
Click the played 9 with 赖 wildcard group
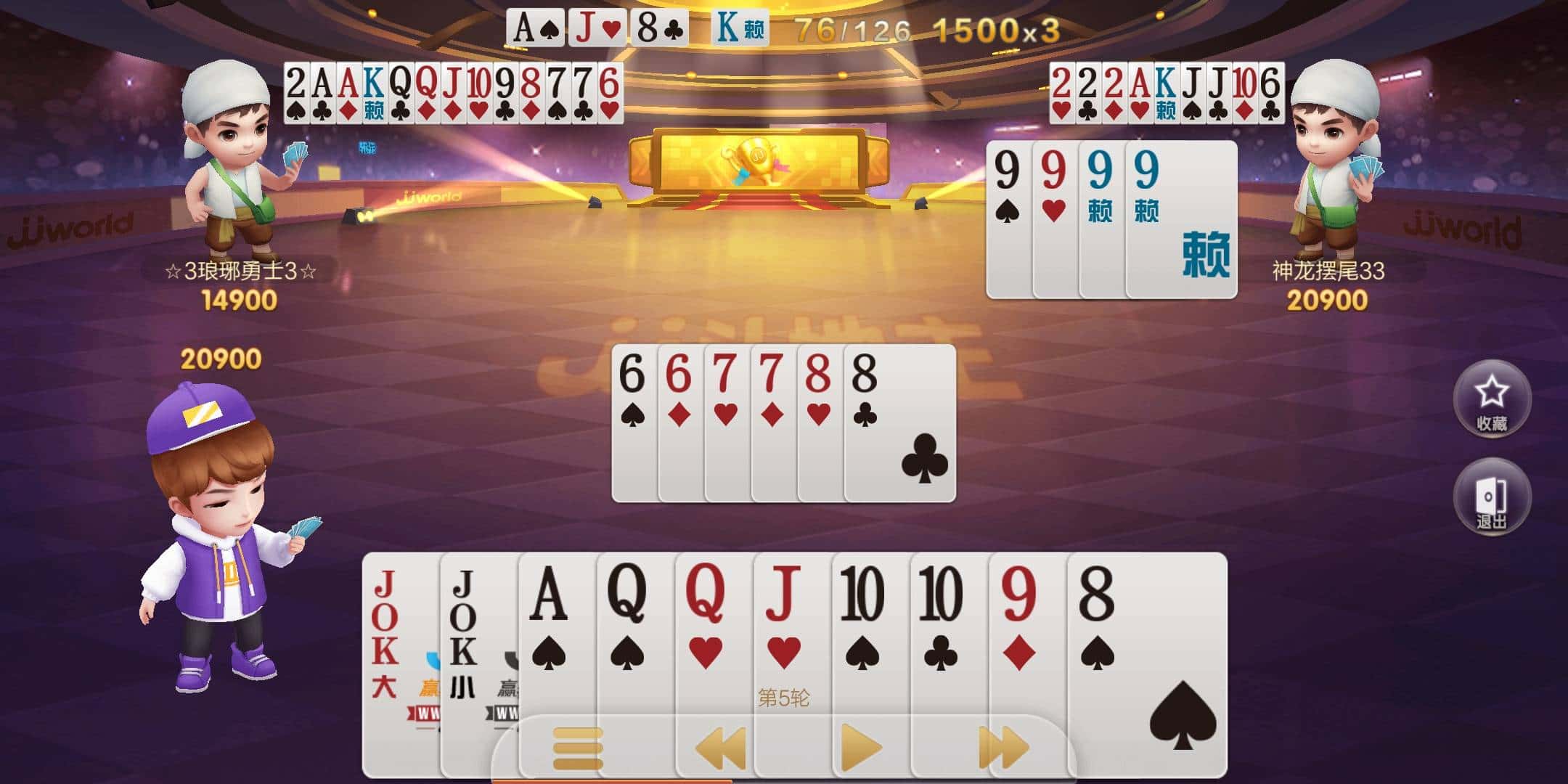1111,218
